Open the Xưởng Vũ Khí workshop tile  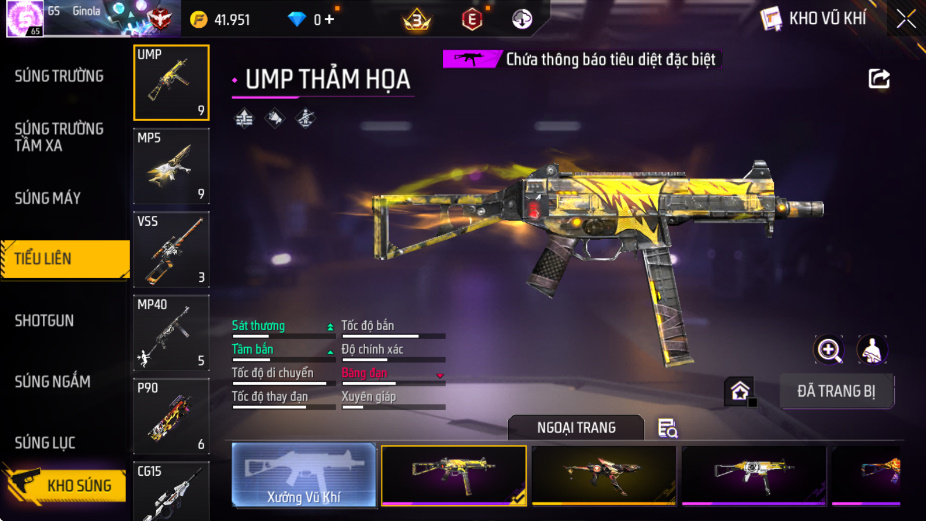[x=304, y=474]
